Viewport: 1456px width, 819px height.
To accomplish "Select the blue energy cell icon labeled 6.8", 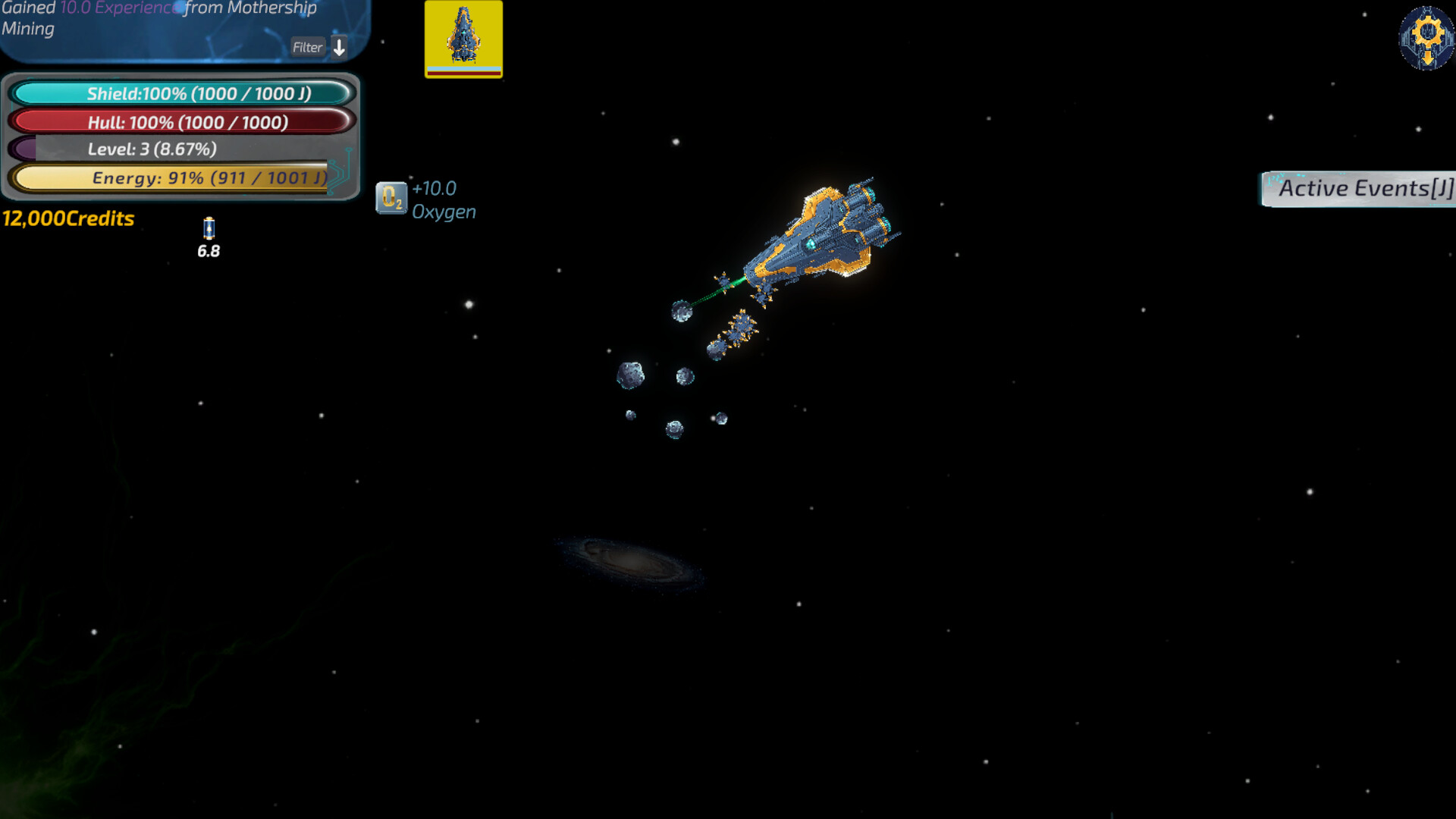I will 208,229.
